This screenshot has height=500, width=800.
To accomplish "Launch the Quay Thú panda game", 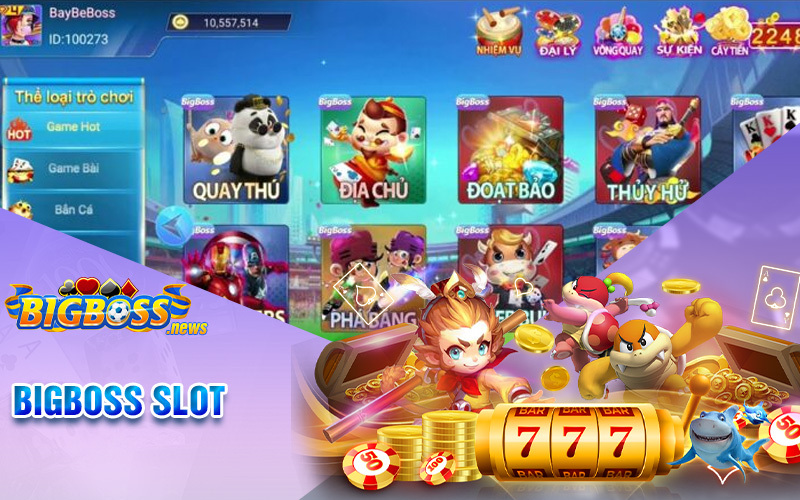I will point(237,150).
